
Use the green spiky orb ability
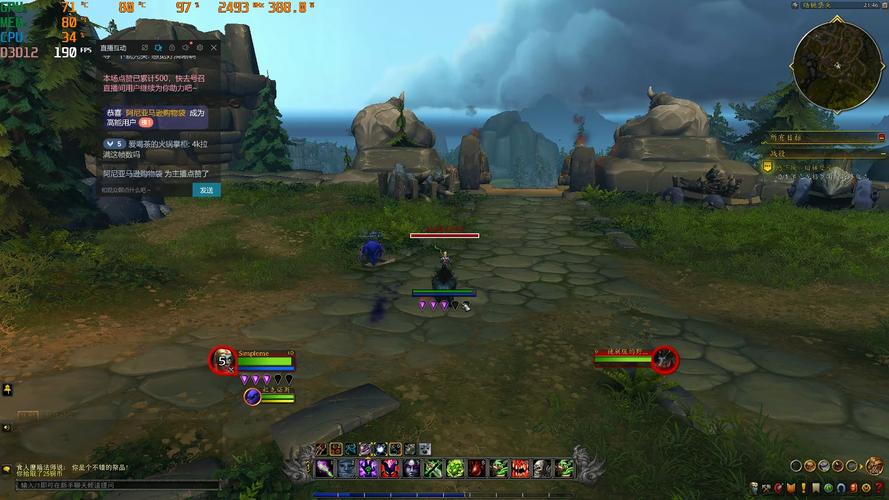pos(455,468)
